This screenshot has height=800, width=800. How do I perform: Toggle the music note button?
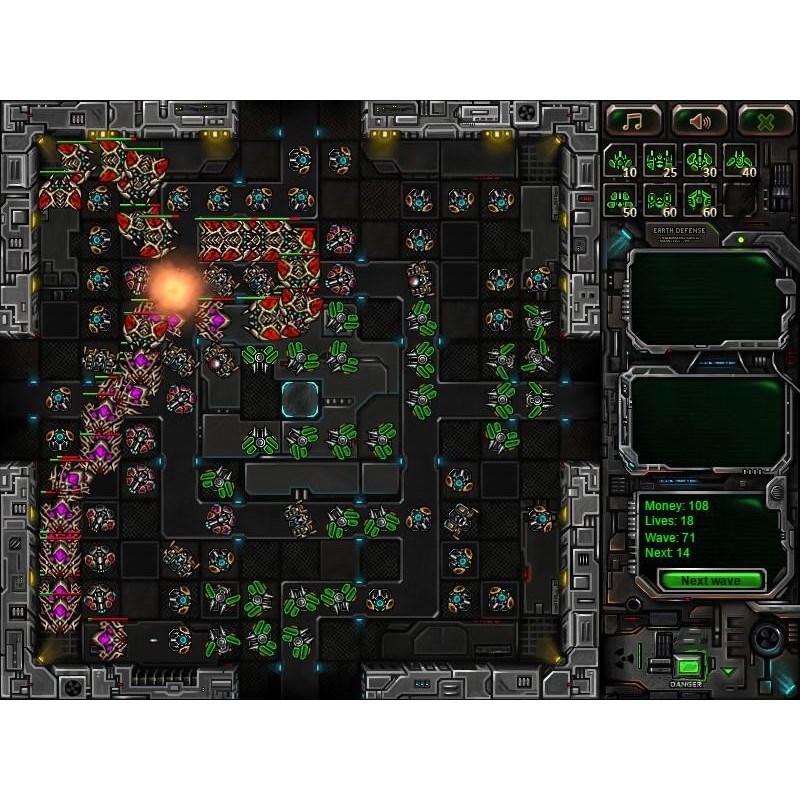pyautogui.click(x=633, y=121)
